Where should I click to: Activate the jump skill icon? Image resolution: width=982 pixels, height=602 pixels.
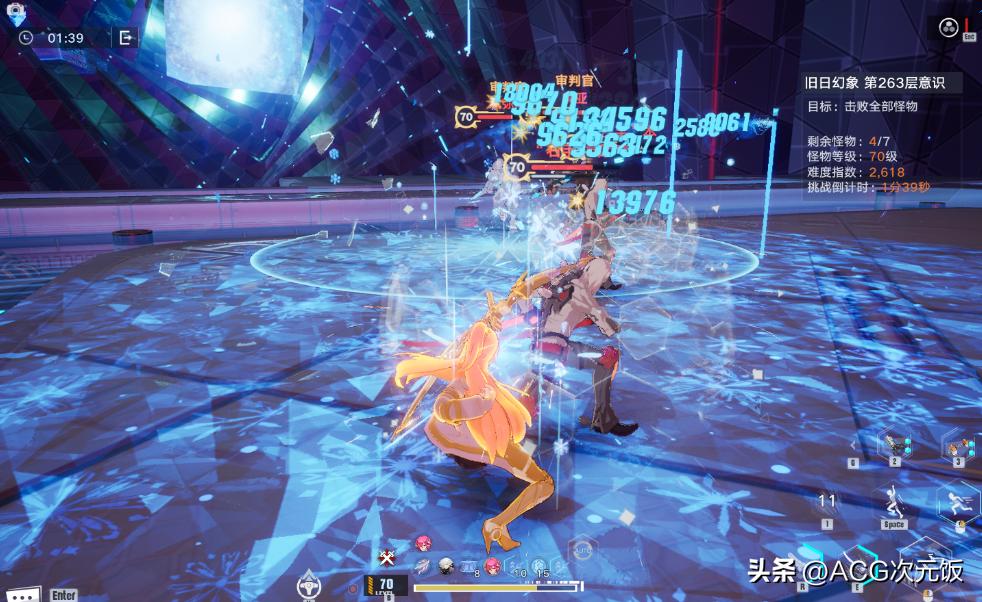coord(894,501)
